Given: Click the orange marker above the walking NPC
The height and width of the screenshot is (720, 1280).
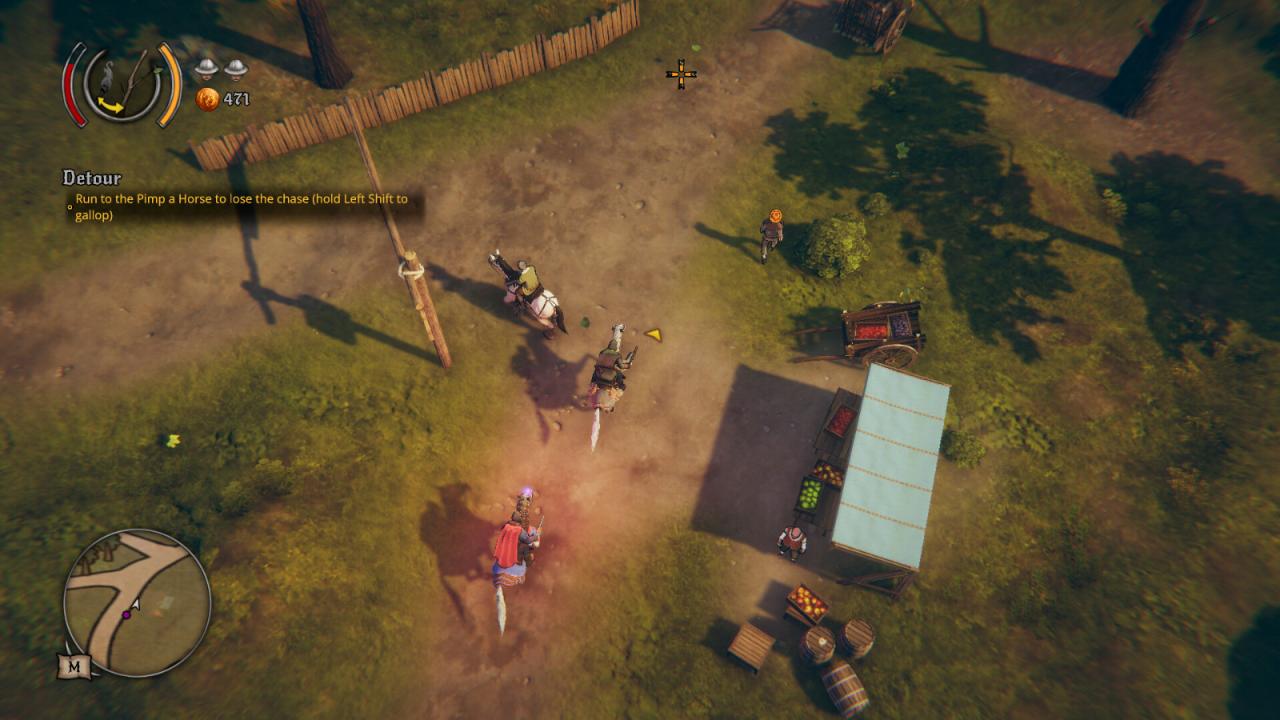Looking at the screenshot, I should tap(775, 214).
